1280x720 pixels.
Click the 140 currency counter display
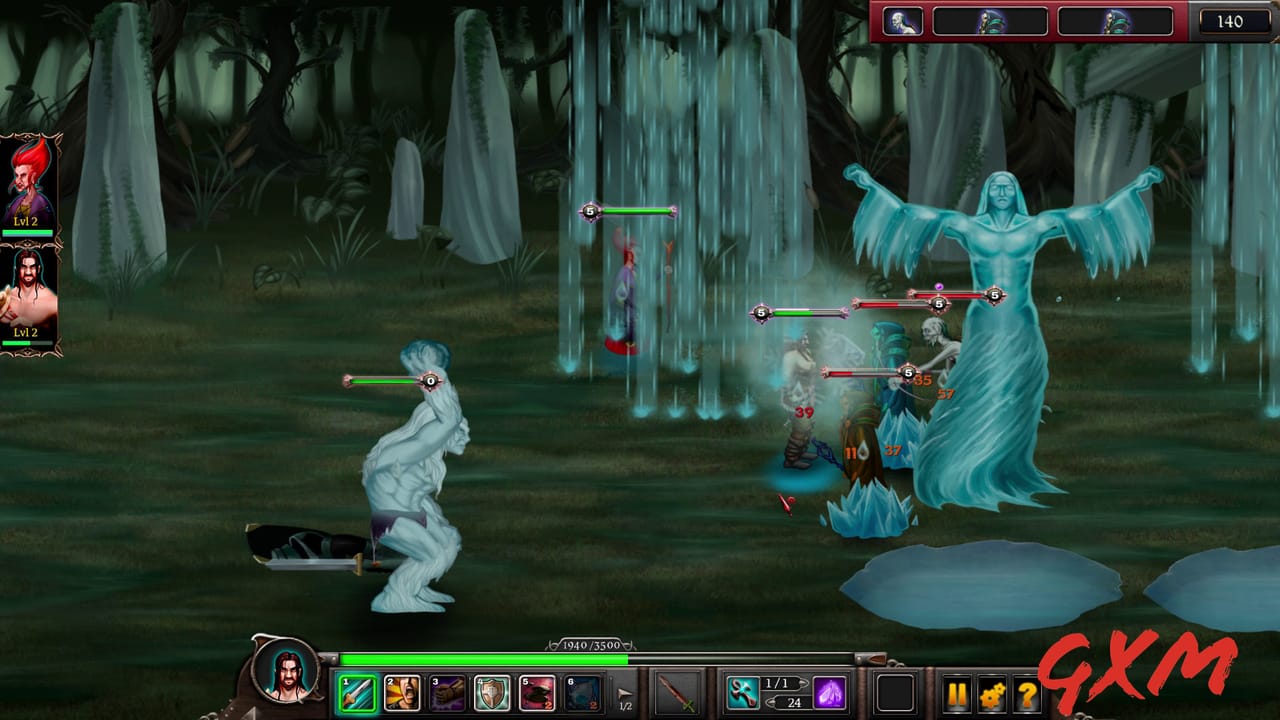tap(1233, 20)
